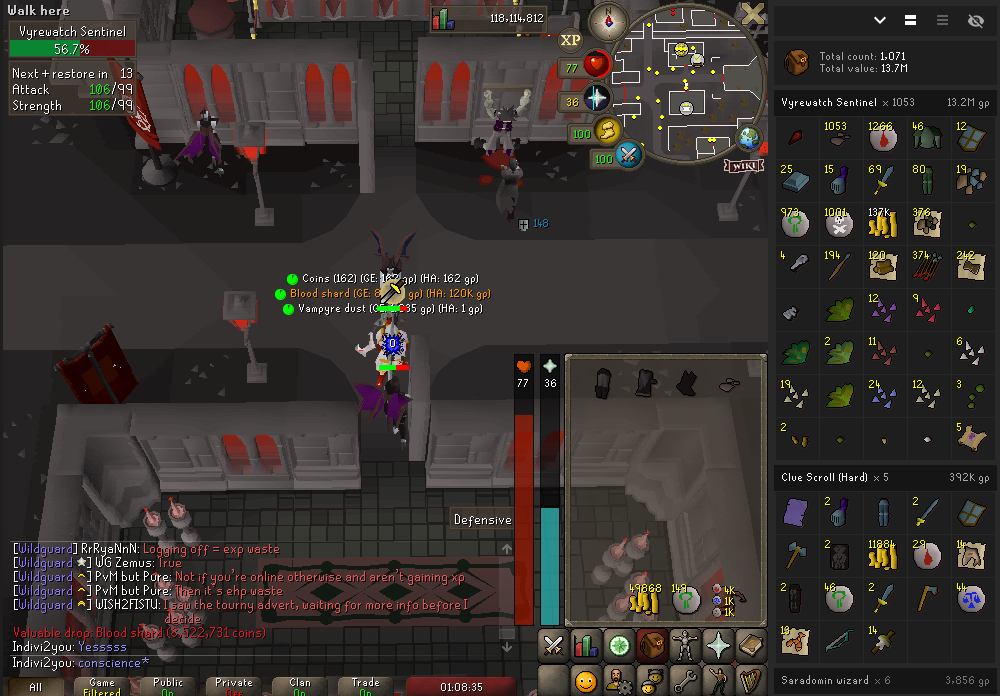Open the world map globe
Viewport: 1000px width, 696px height.
click(747, 138)
